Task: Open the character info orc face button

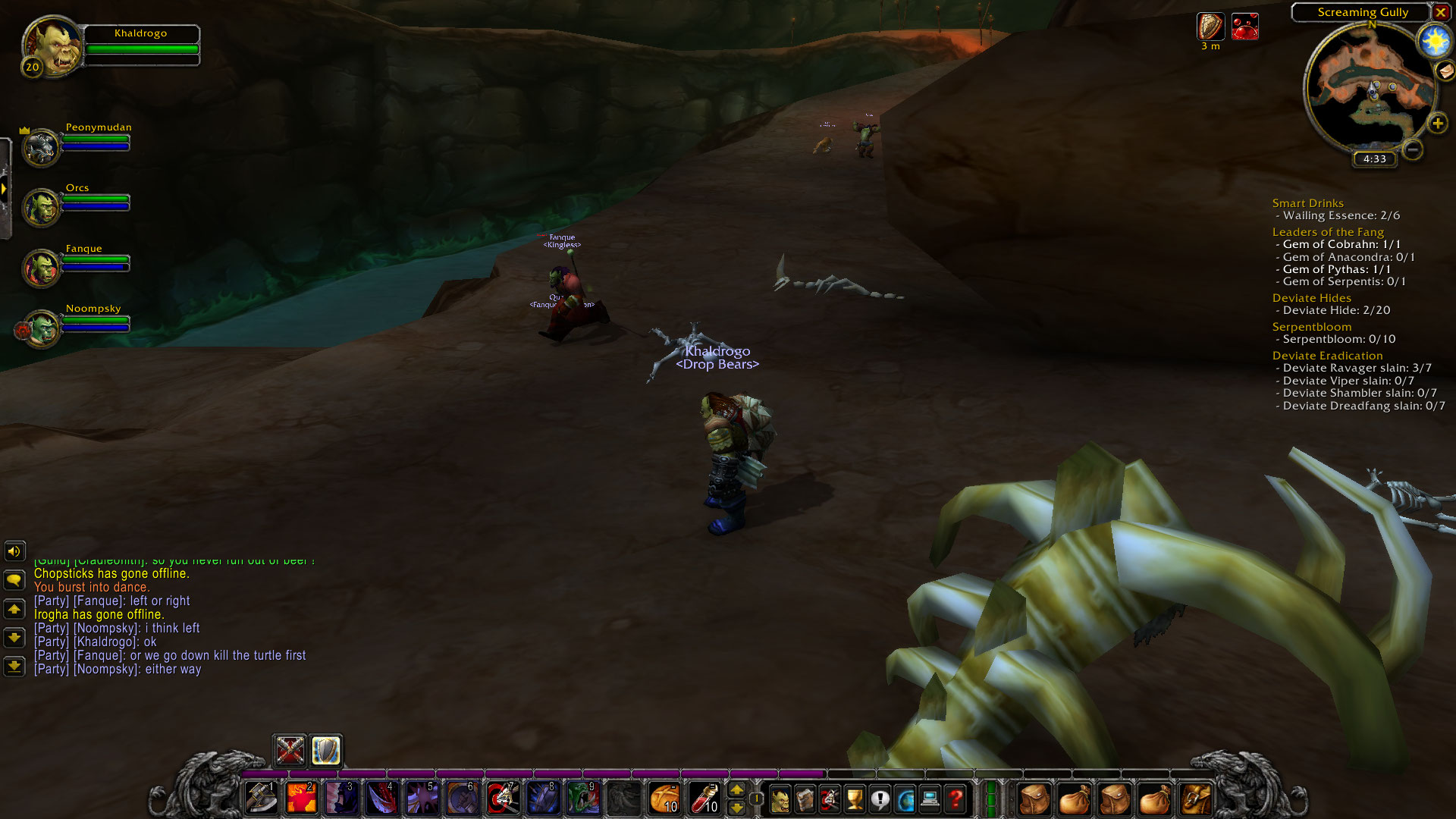Action: click(x=780, y=799)
